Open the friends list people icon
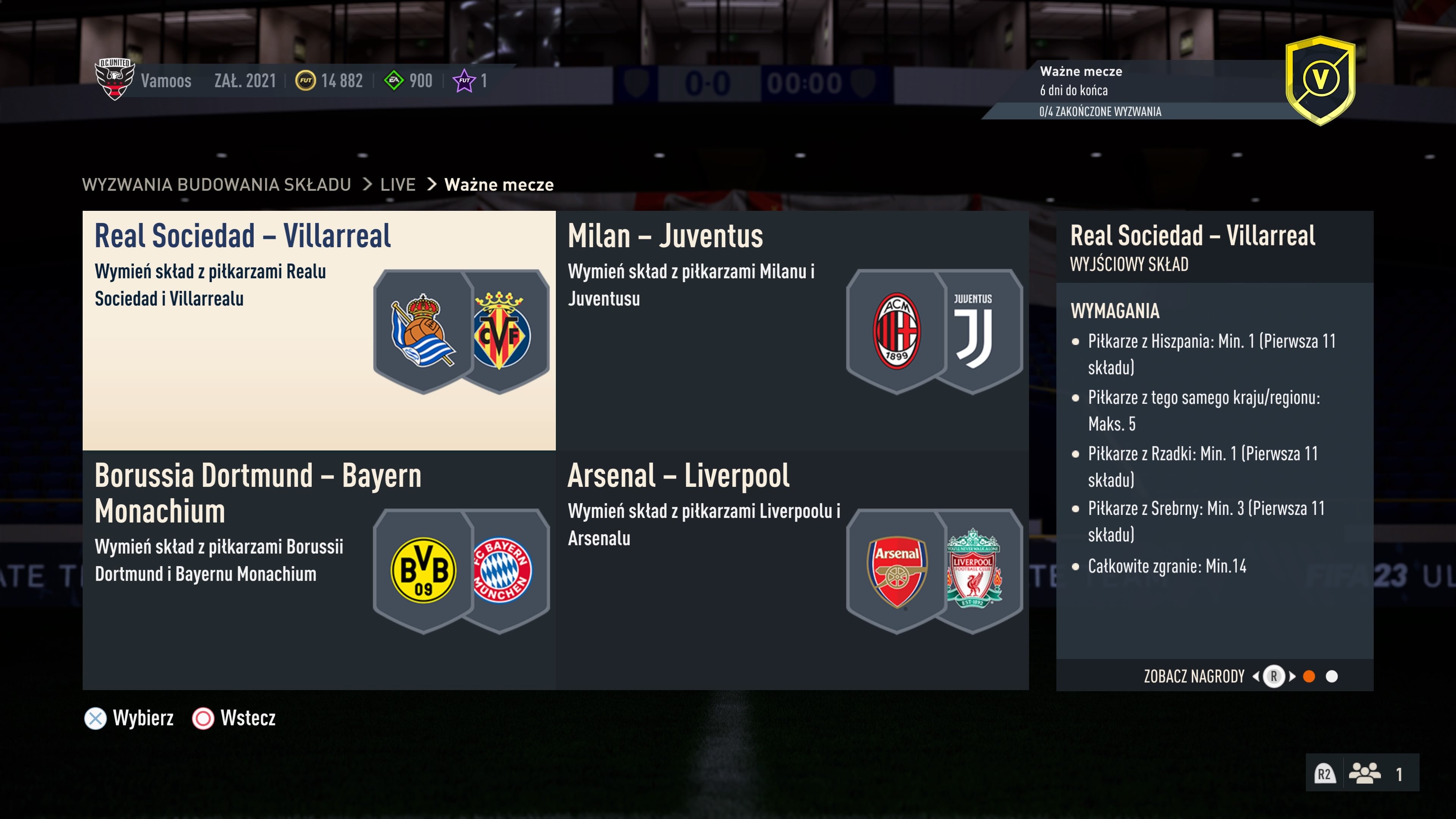This screenshot has height=819, width=1456. click(x=1365, y=773)
